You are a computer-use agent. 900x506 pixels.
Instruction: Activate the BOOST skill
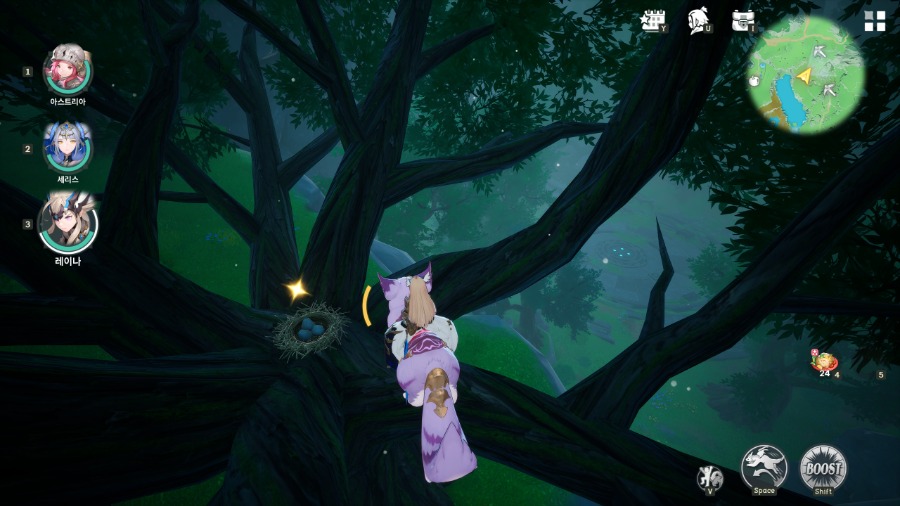[823, 467]
